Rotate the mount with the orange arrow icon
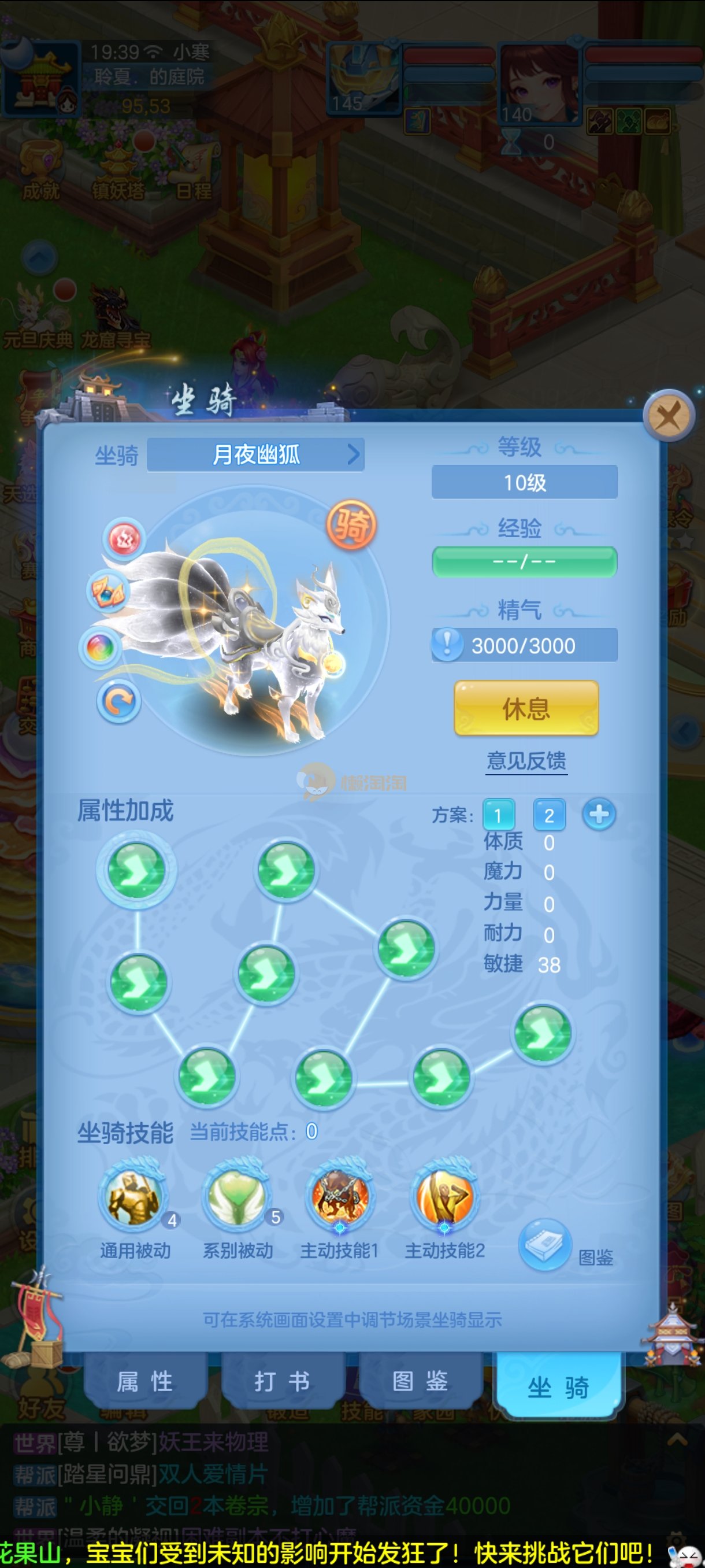The width and height of the screenshot is (705, 1568). click(118, 702)
